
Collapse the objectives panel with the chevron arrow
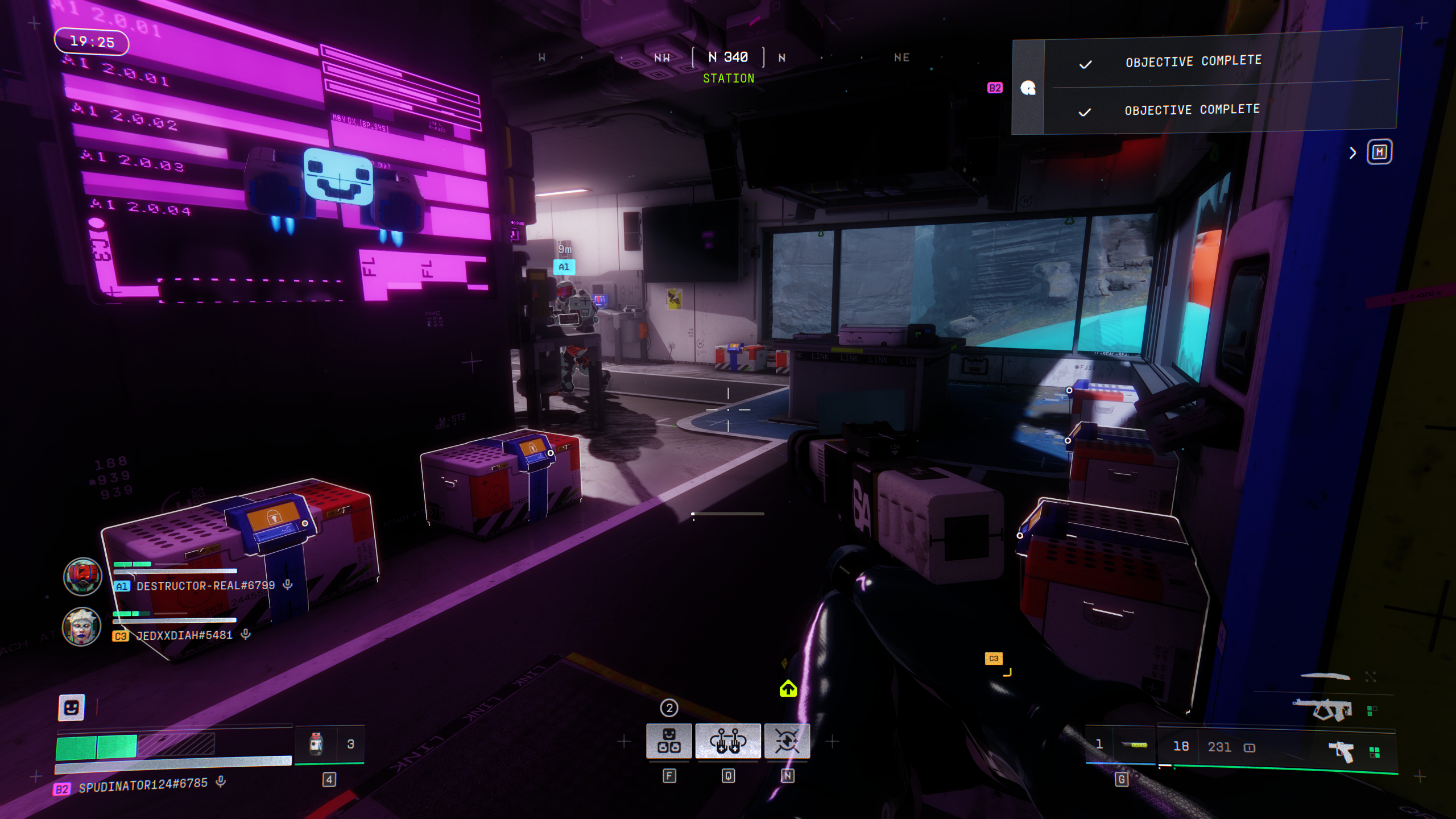(x=1352, y=152)
